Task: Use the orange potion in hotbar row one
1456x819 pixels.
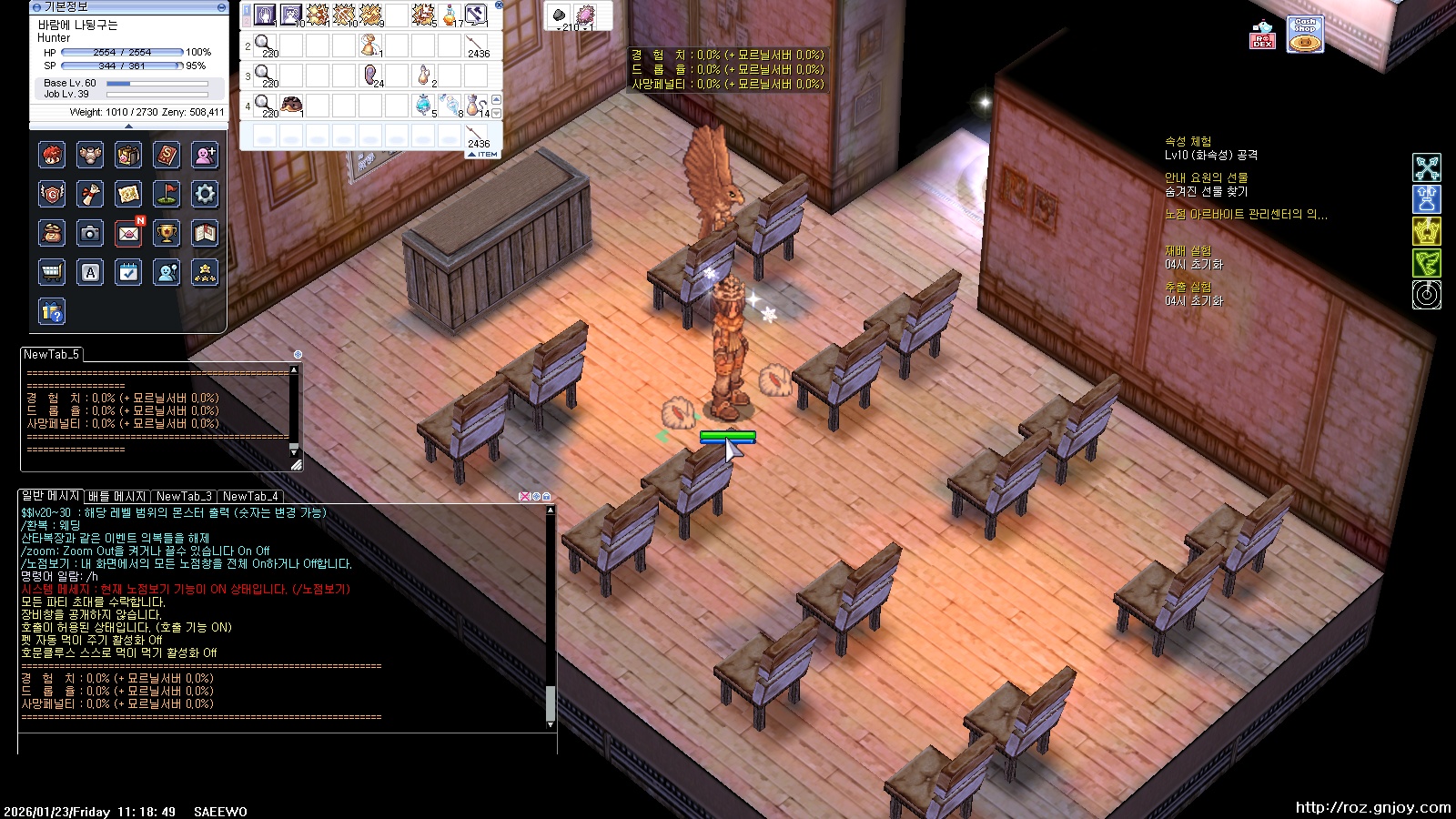Action: point(450,15)
